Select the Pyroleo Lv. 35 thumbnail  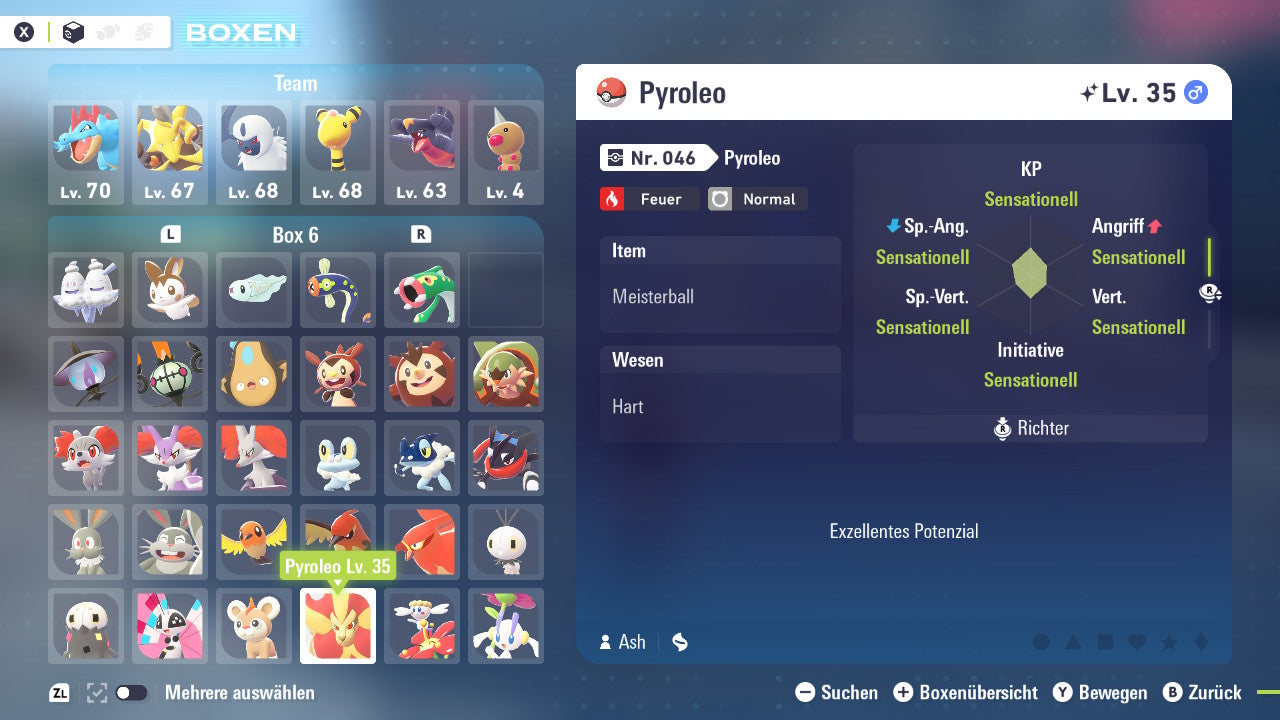pos(338,626)
